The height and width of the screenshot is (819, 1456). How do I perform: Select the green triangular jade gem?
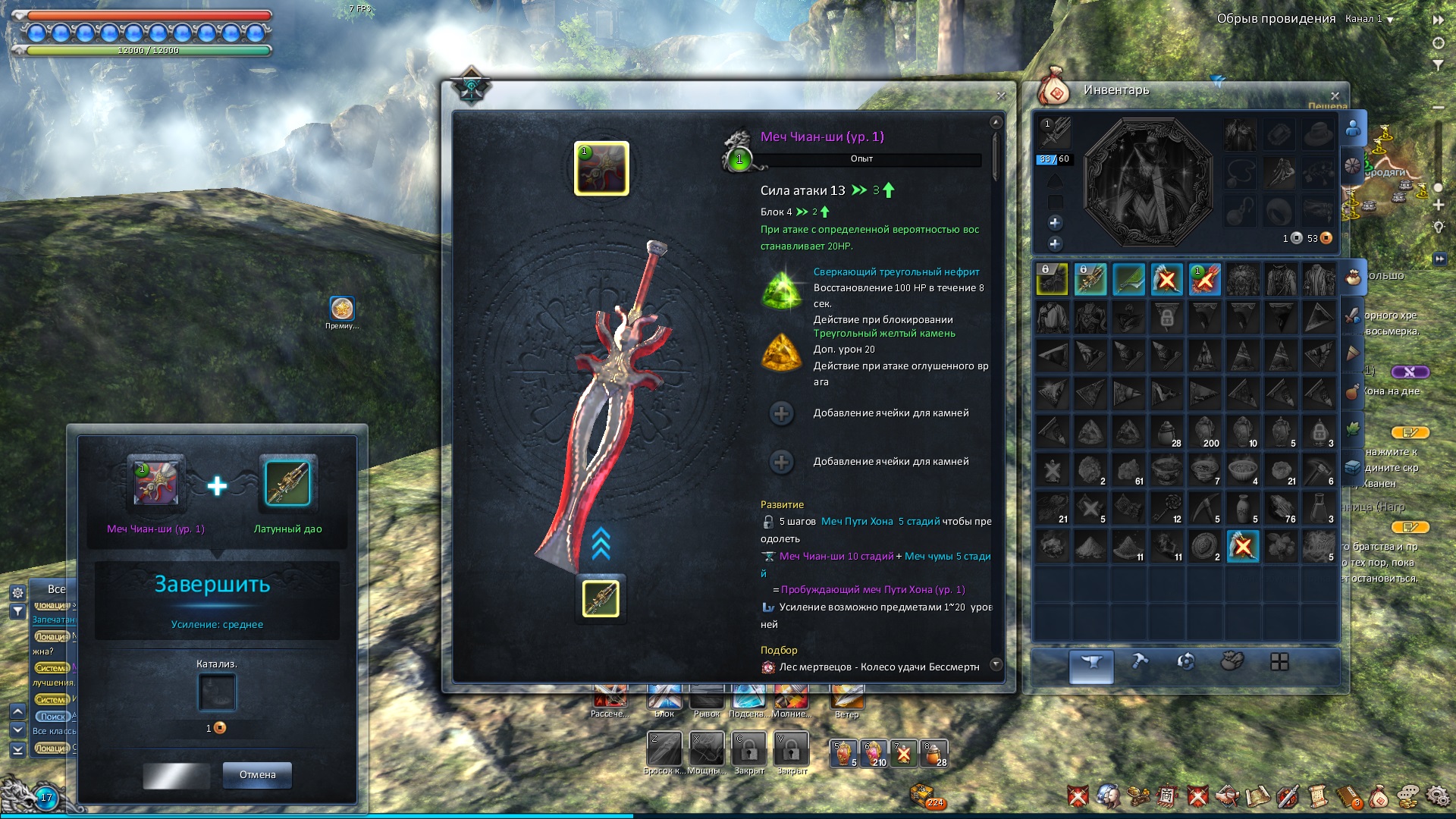782,290
